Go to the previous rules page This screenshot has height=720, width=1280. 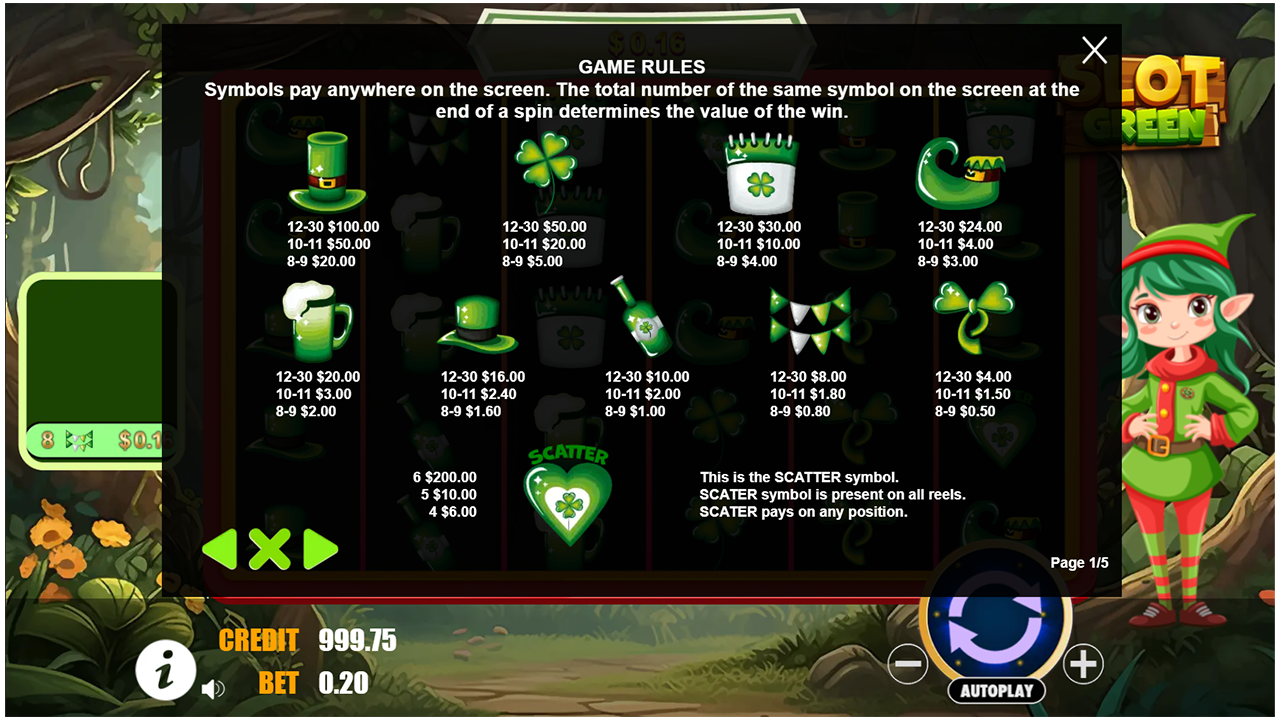pyautogui.click(x=222, y=549)
